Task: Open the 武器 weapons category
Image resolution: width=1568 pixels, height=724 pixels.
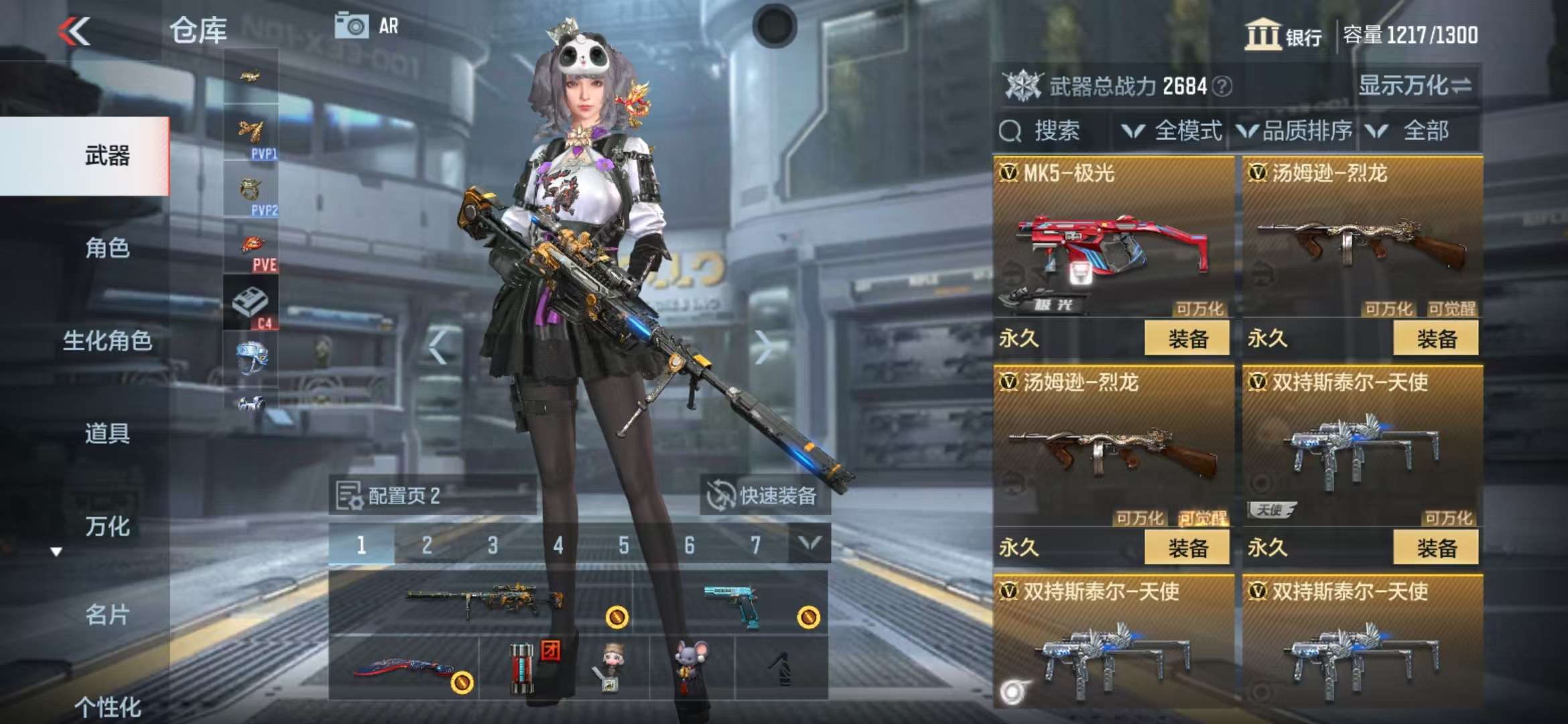Action: tap(107, 156)
